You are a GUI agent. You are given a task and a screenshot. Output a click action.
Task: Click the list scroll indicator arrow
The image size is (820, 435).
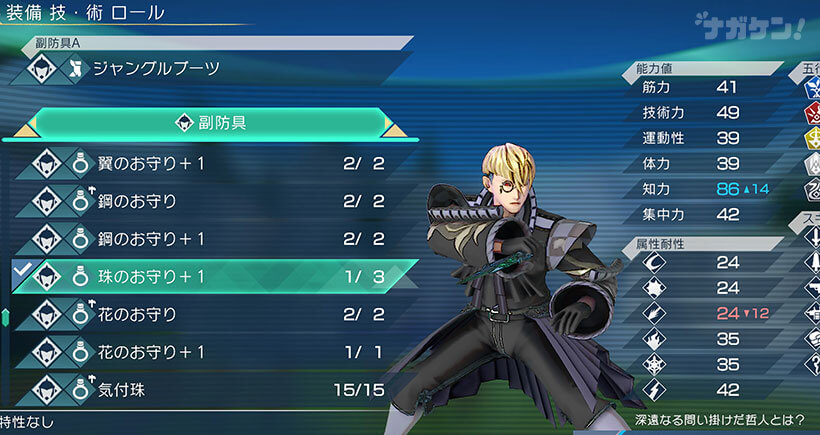tap(5, 318)
